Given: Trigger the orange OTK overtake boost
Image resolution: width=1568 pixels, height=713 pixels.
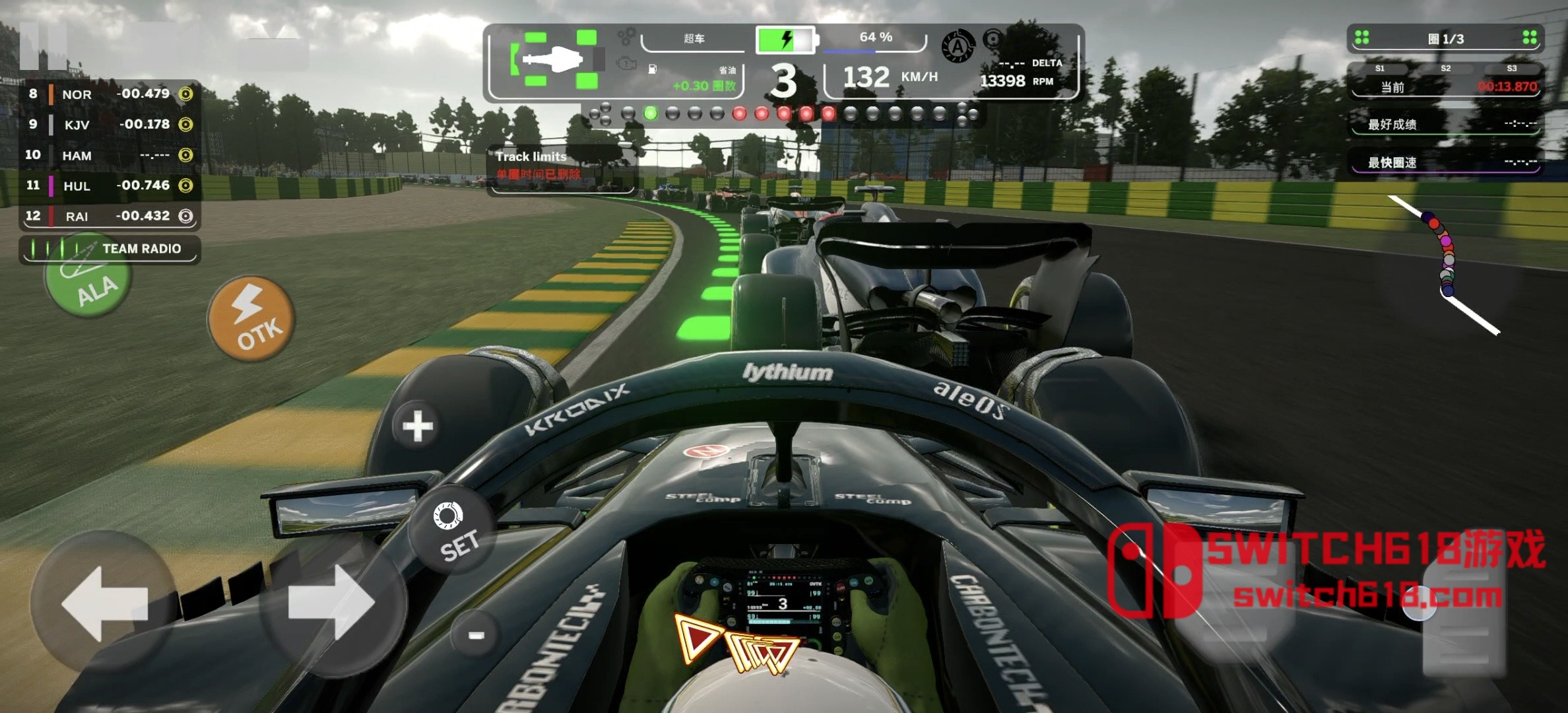Looking at the screenshot, I should 251,319.
